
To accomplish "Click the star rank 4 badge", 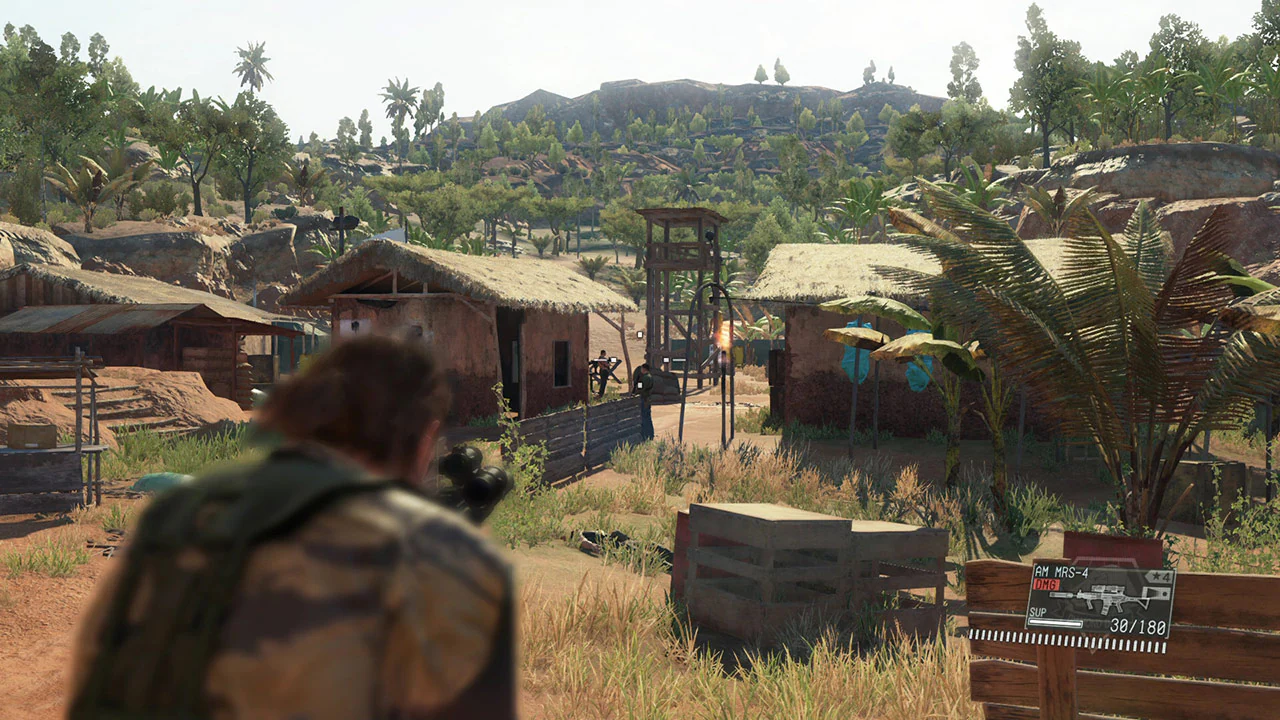I will [1158, 577].
